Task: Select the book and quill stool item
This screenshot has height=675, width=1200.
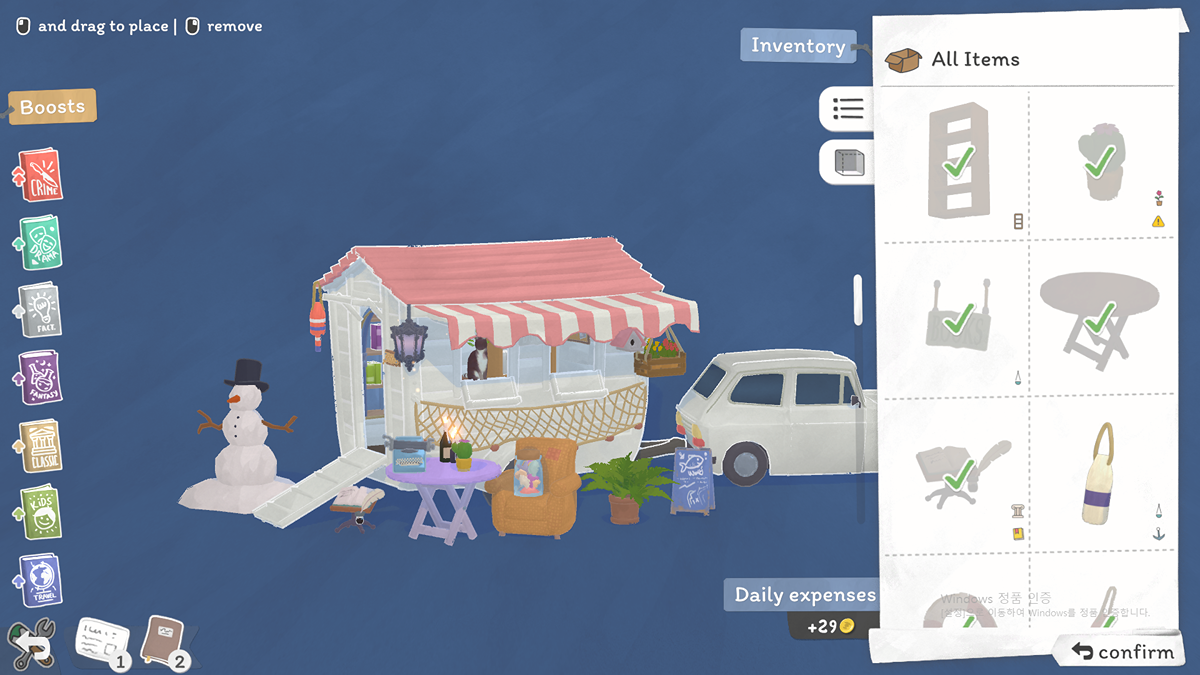Action: coord(957,475)
